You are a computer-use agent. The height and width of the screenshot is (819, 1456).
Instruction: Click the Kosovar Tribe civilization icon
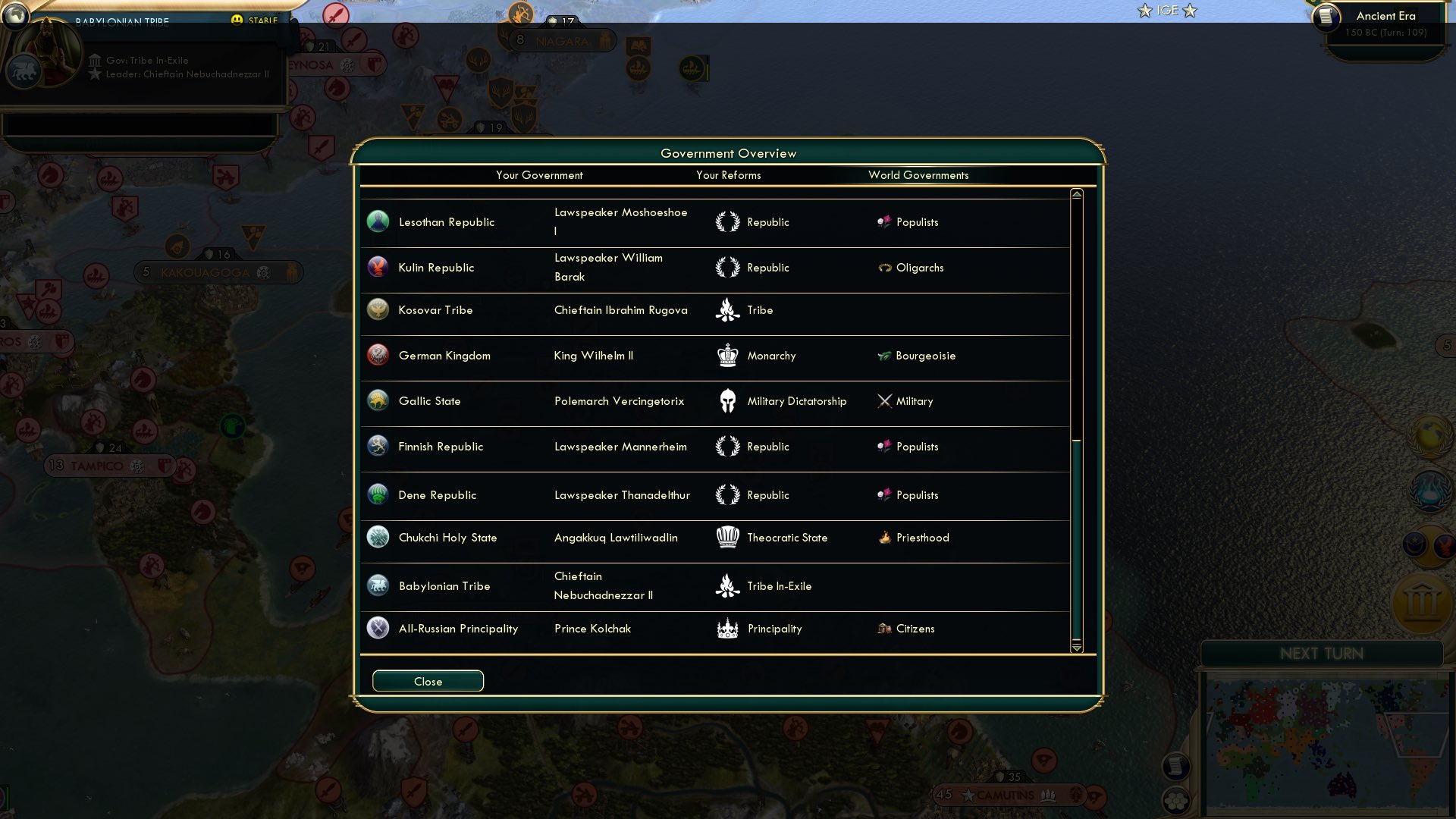[378, 309]
